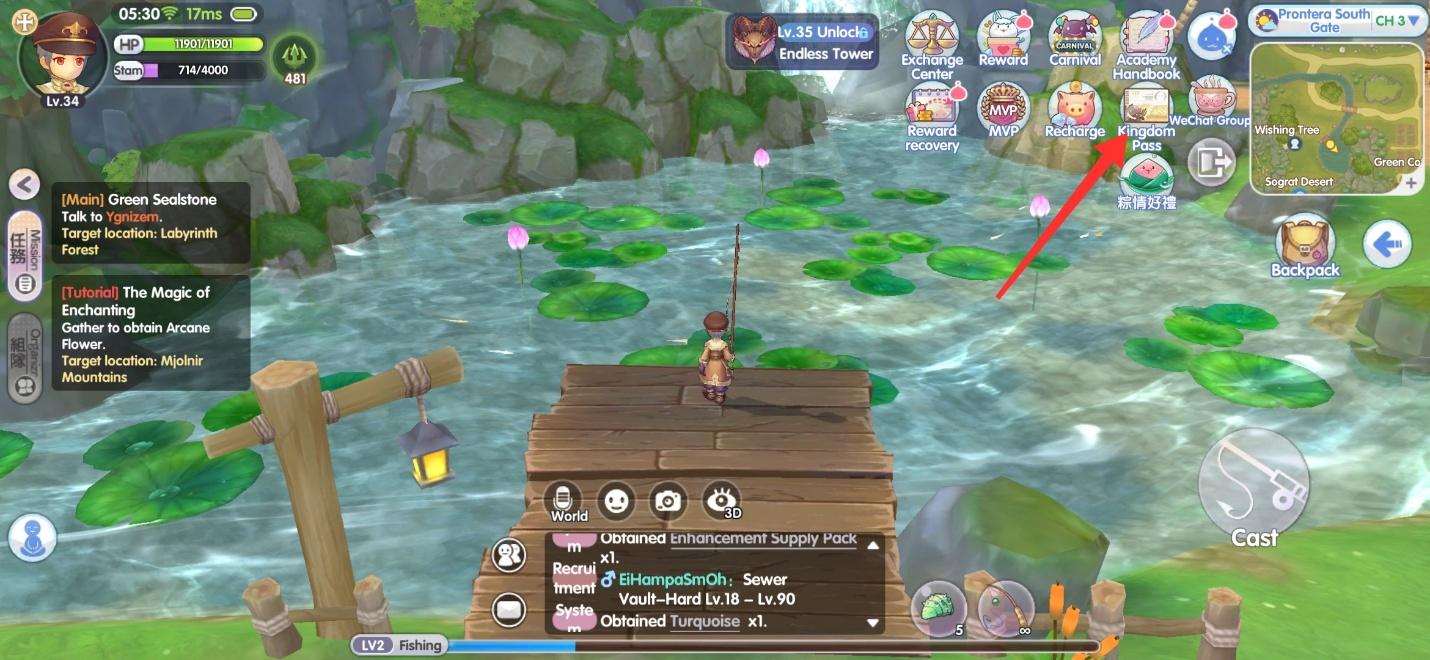Open the World chat channel button
Viewport: 1430px width, 660px height.
(x=568, y=501)
